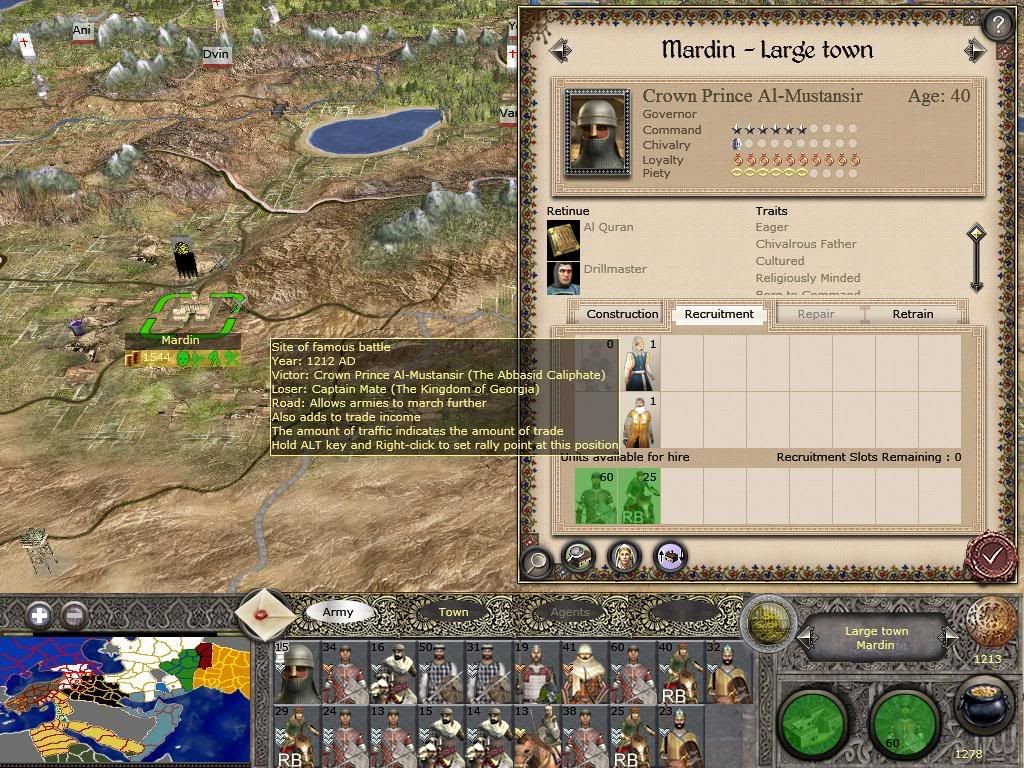1024x768 pixels.
Task: Select the blue-robed agent in recruitment grid
Action: [639, 364]
